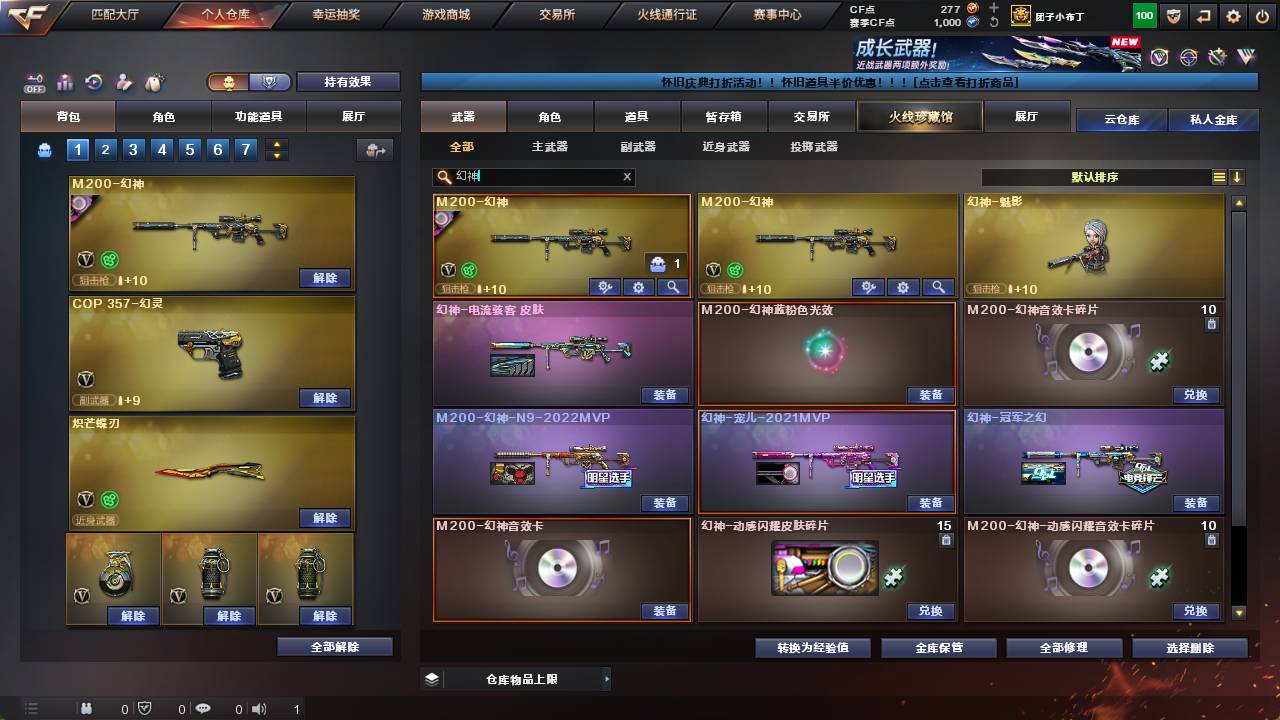Select the item transfer icon beside pocket row
1280x720 pixels.
pos(374,149)
